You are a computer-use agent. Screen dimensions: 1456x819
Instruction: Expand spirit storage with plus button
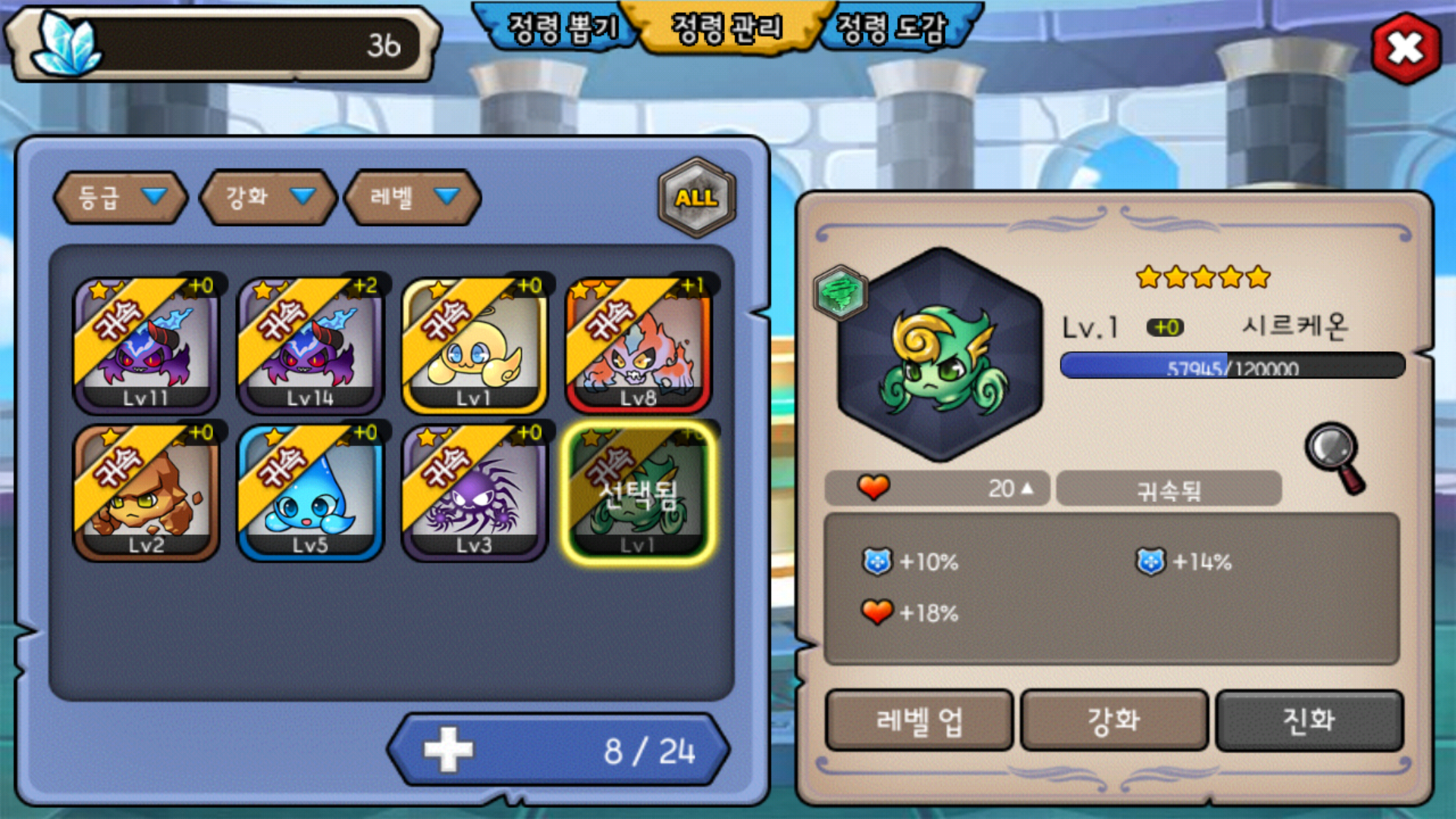coord(448,750)
